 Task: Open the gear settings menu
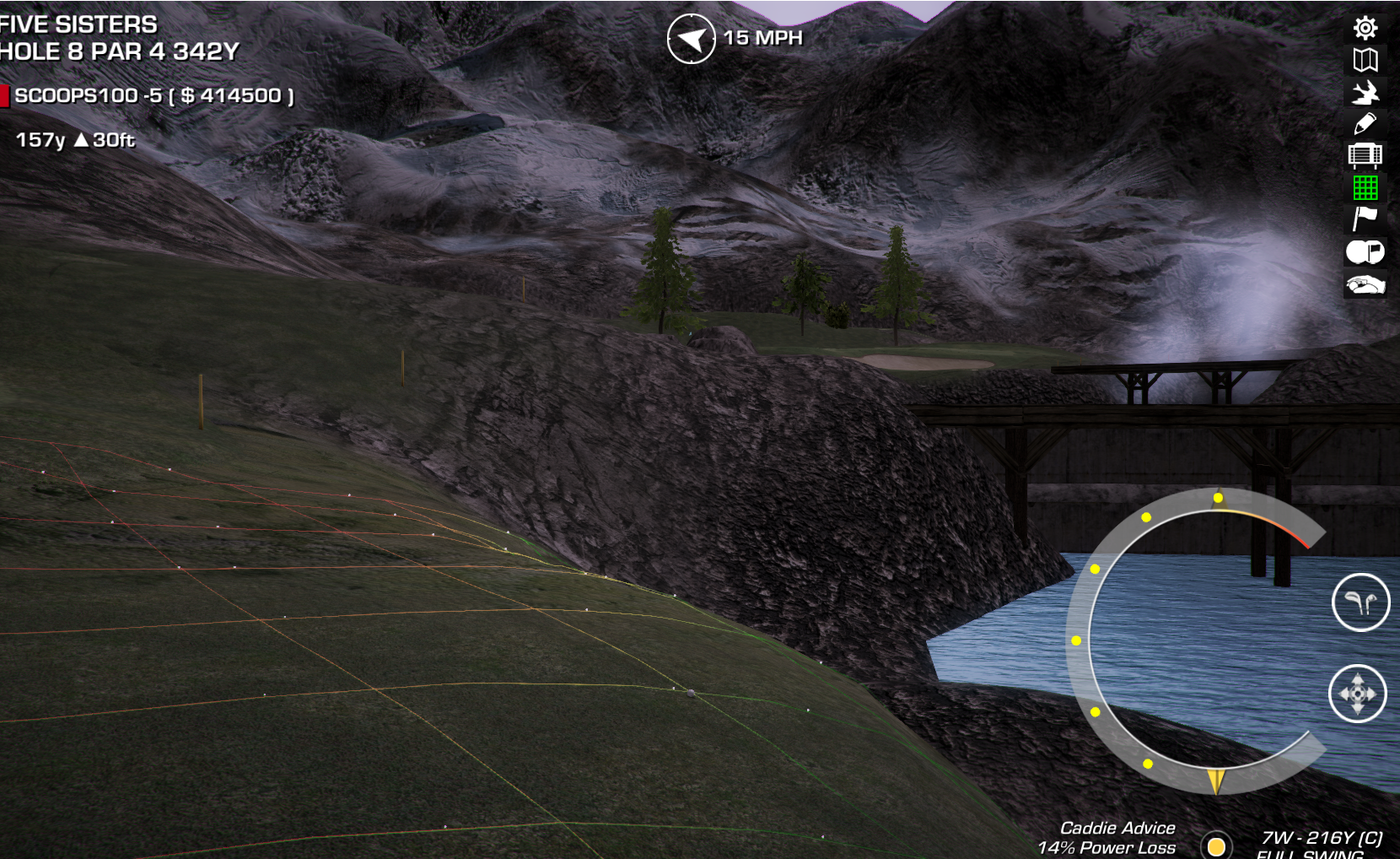(1365, 28)
